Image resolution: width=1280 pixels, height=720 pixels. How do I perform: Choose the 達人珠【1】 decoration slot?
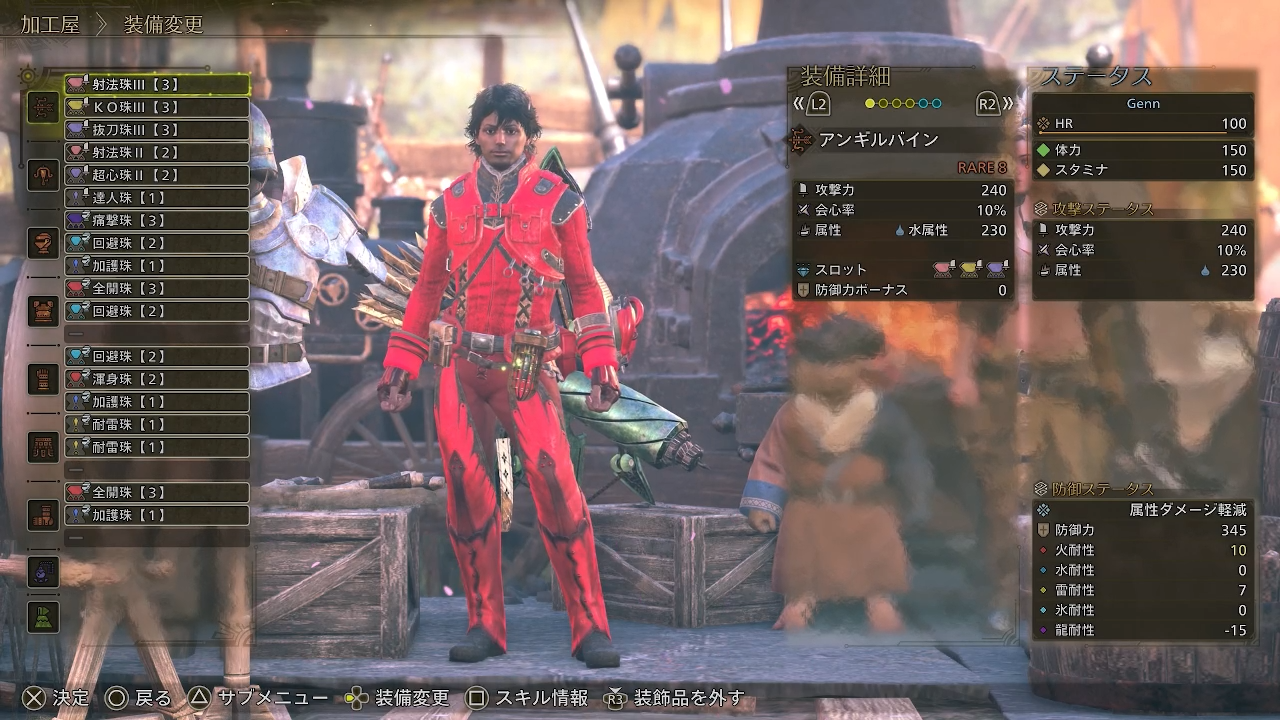[x=157, y=198]
